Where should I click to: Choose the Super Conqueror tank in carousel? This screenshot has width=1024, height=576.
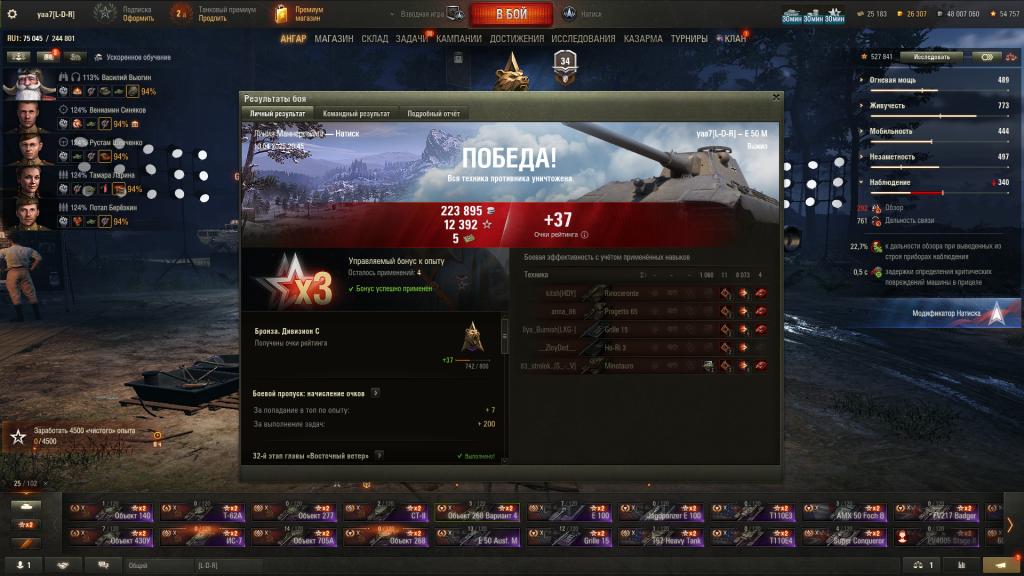845,538
